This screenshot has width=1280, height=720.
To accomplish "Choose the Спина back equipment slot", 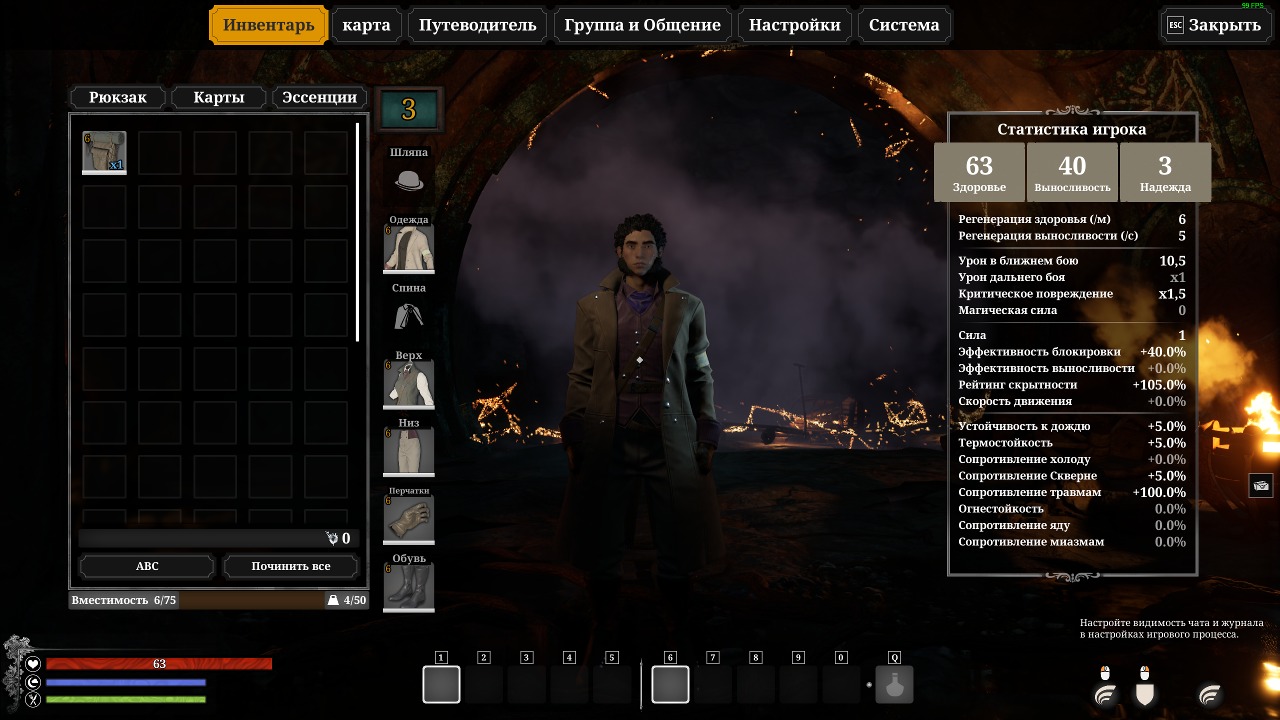I will 409,317.
